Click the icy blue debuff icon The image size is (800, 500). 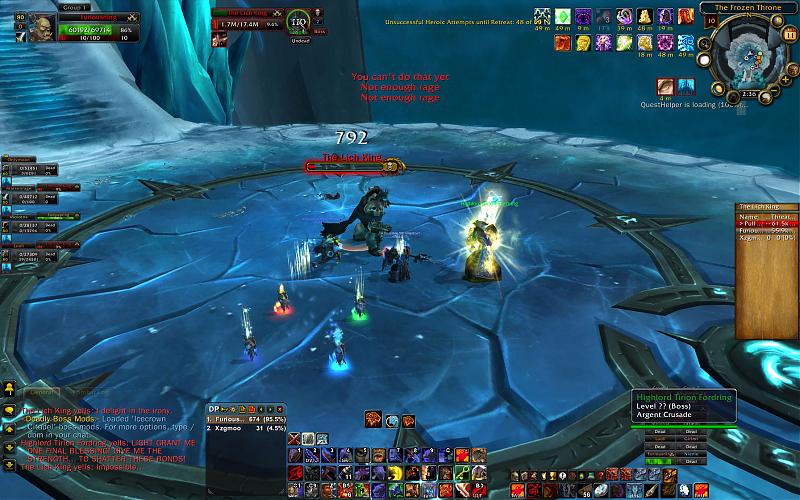coord(686,87)
